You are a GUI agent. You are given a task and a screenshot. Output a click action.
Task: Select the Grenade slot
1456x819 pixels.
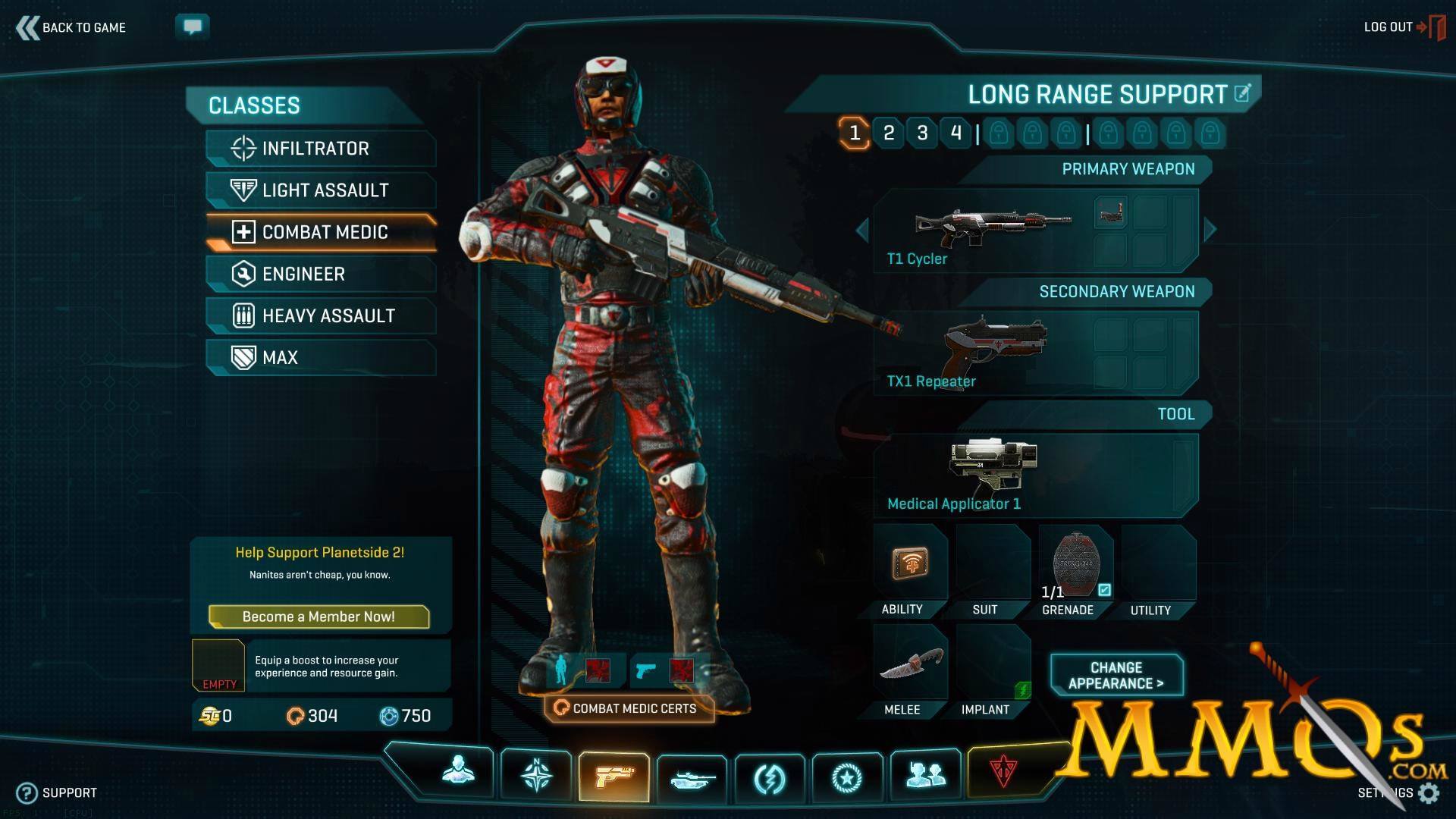click(x=1075, y=565)
